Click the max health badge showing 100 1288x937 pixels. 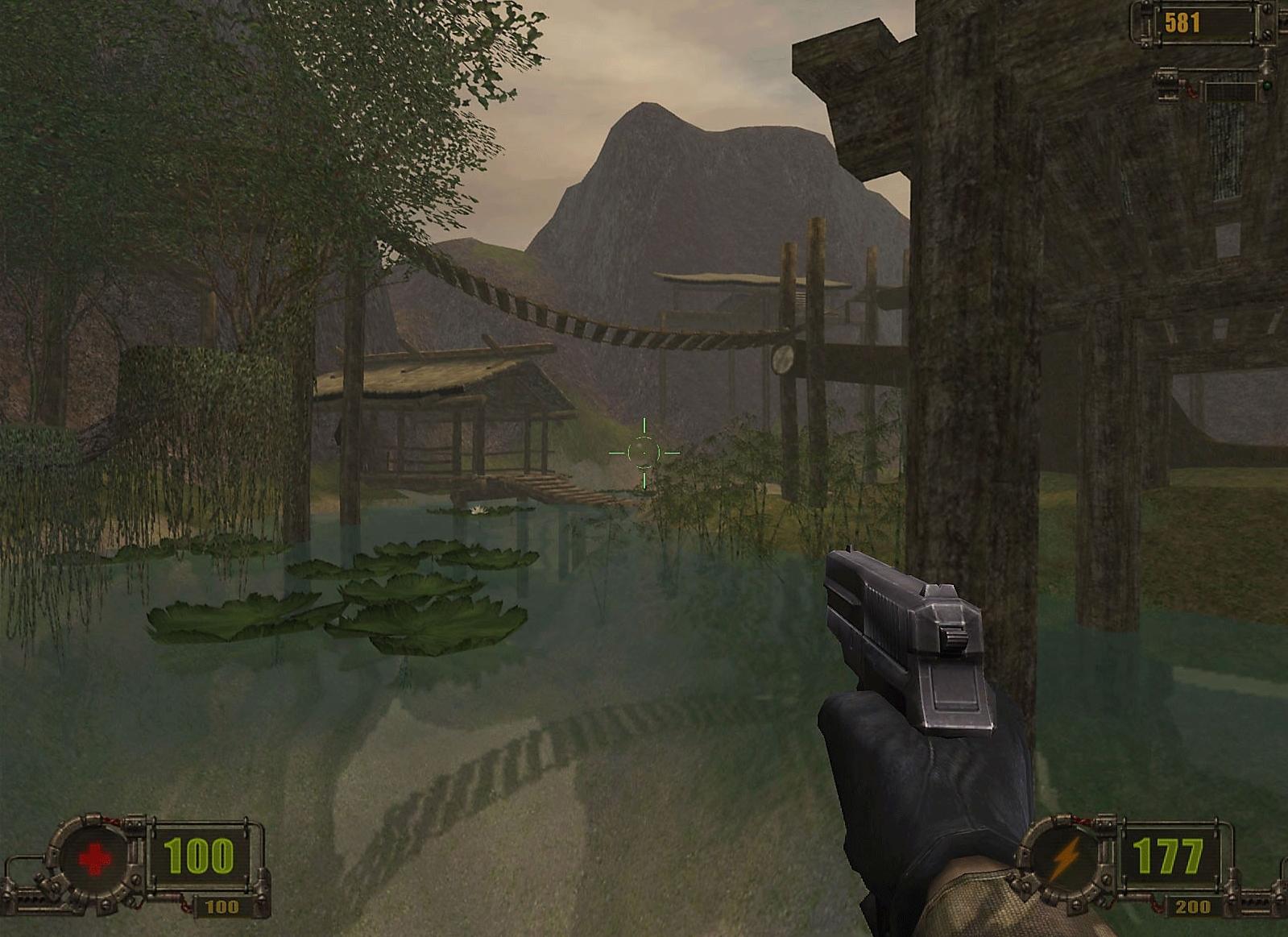tap(222, 906)
